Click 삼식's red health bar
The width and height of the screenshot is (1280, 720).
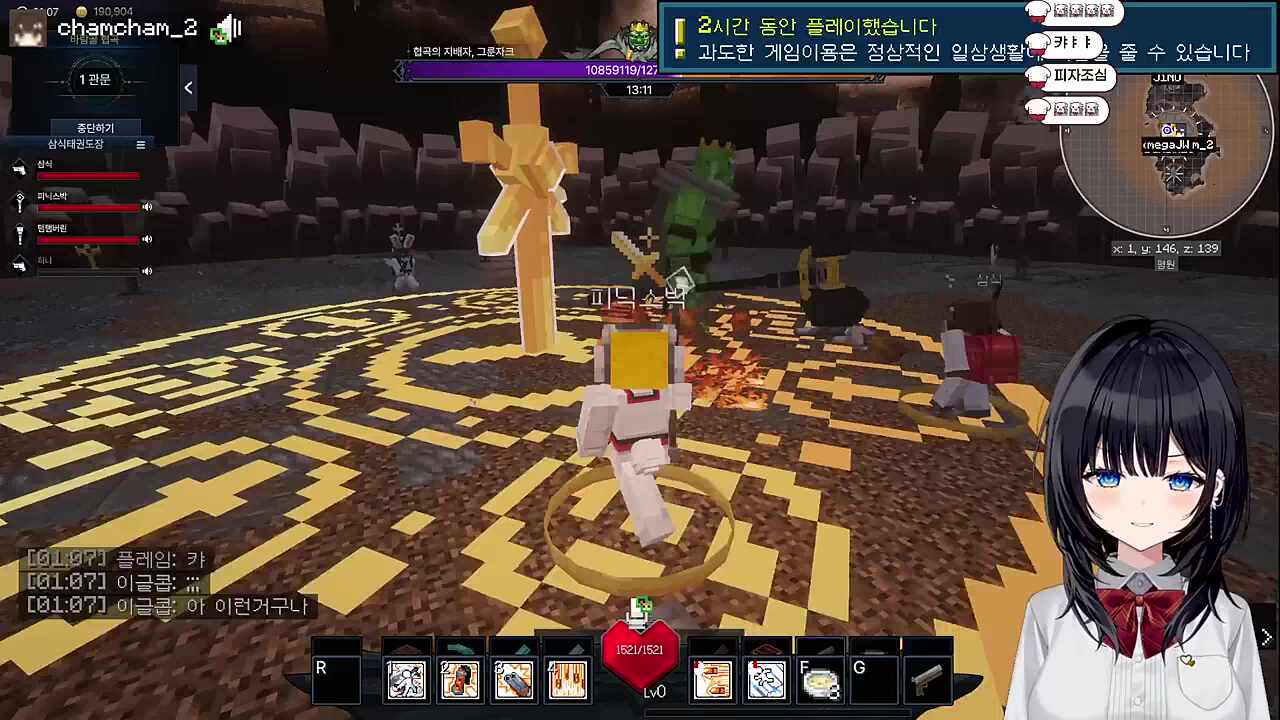[x=88, y=176]
